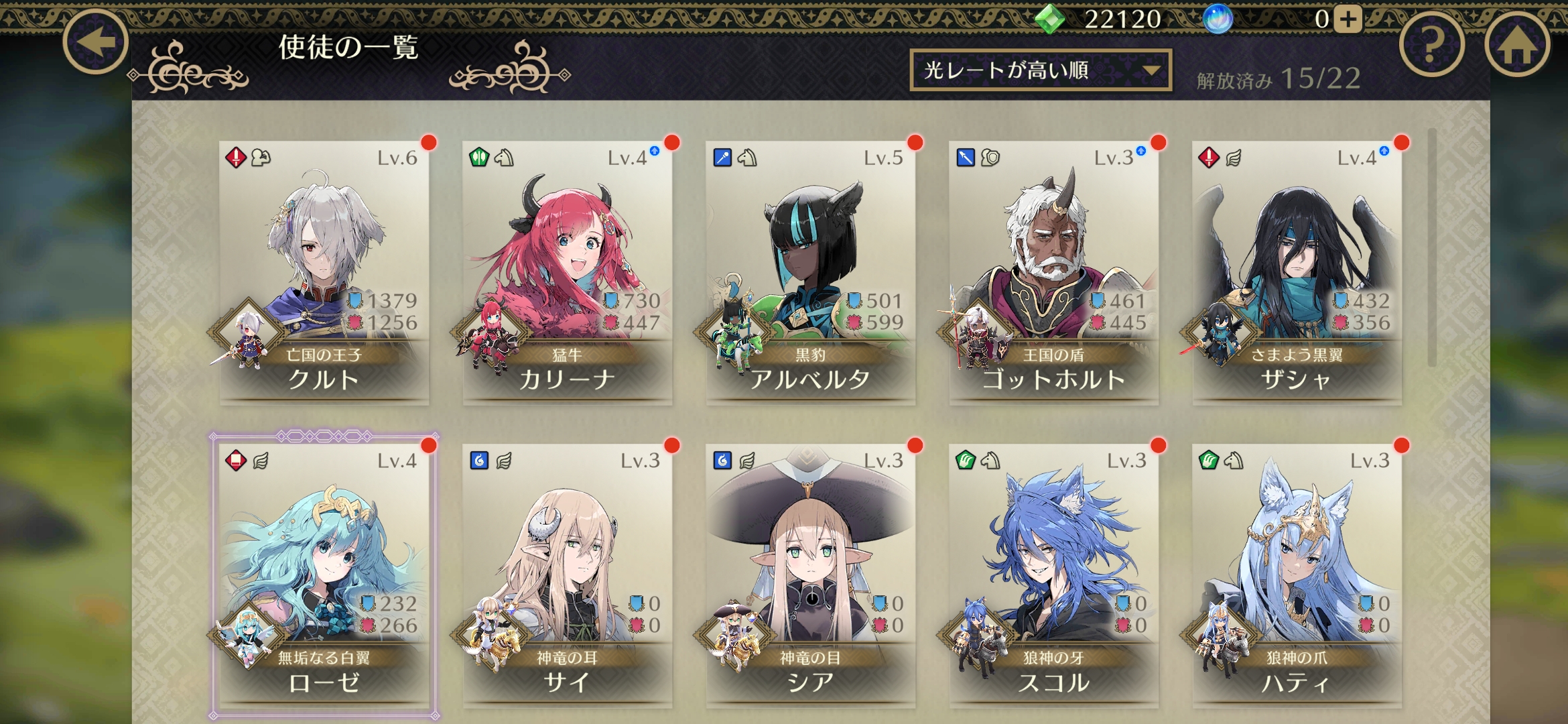Choose the ザシャ character card
Image resolution: width=1568 pixels, height=724 pixels.
click(x=1297, y=272)
